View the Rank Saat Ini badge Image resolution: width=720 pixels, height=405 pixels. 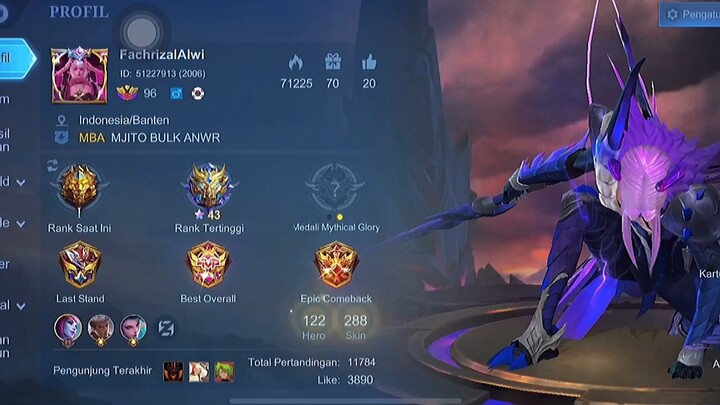(x=78, y=188)
